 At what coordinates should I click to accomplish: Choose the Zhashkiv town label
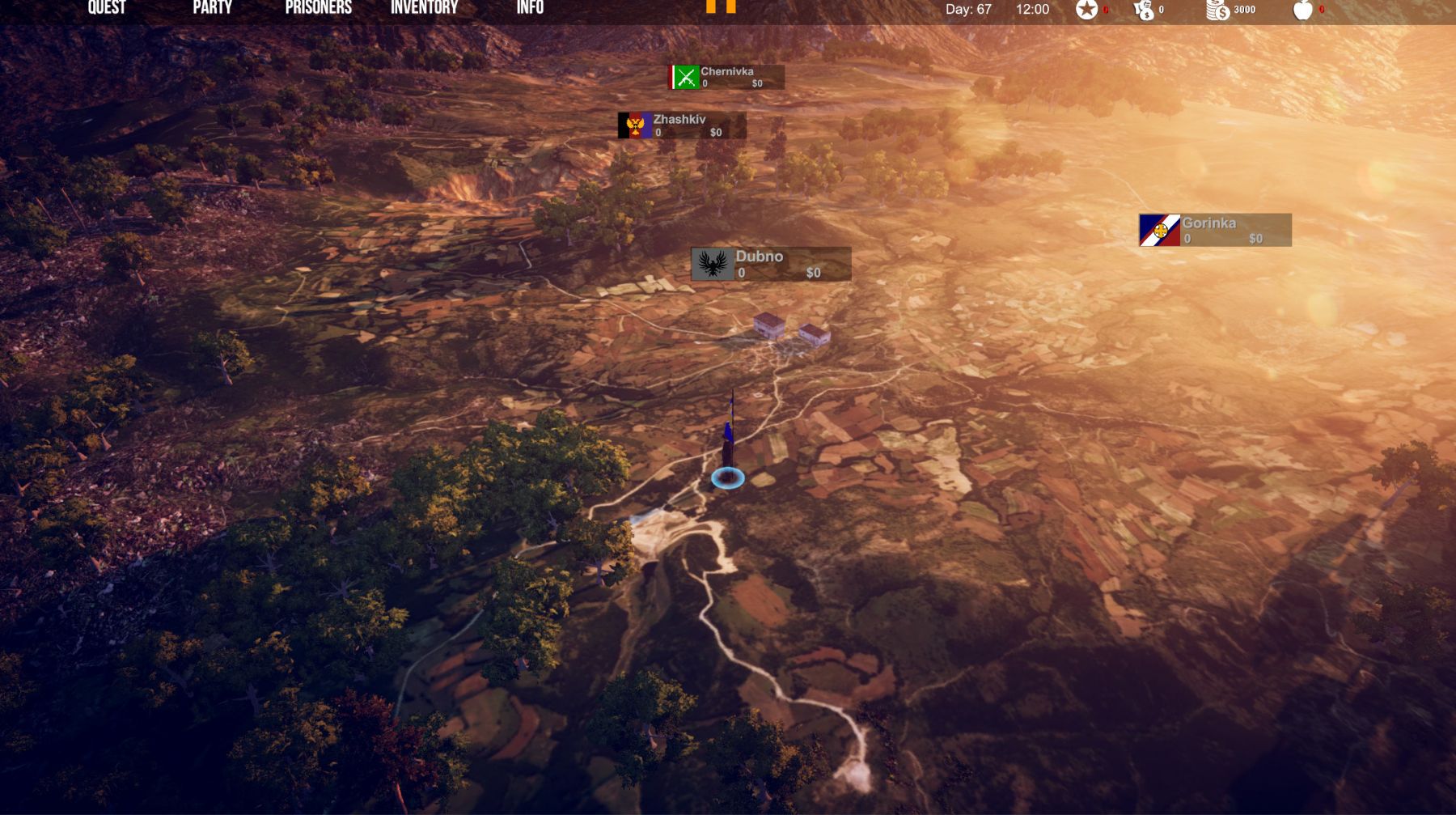coord(682,125)
